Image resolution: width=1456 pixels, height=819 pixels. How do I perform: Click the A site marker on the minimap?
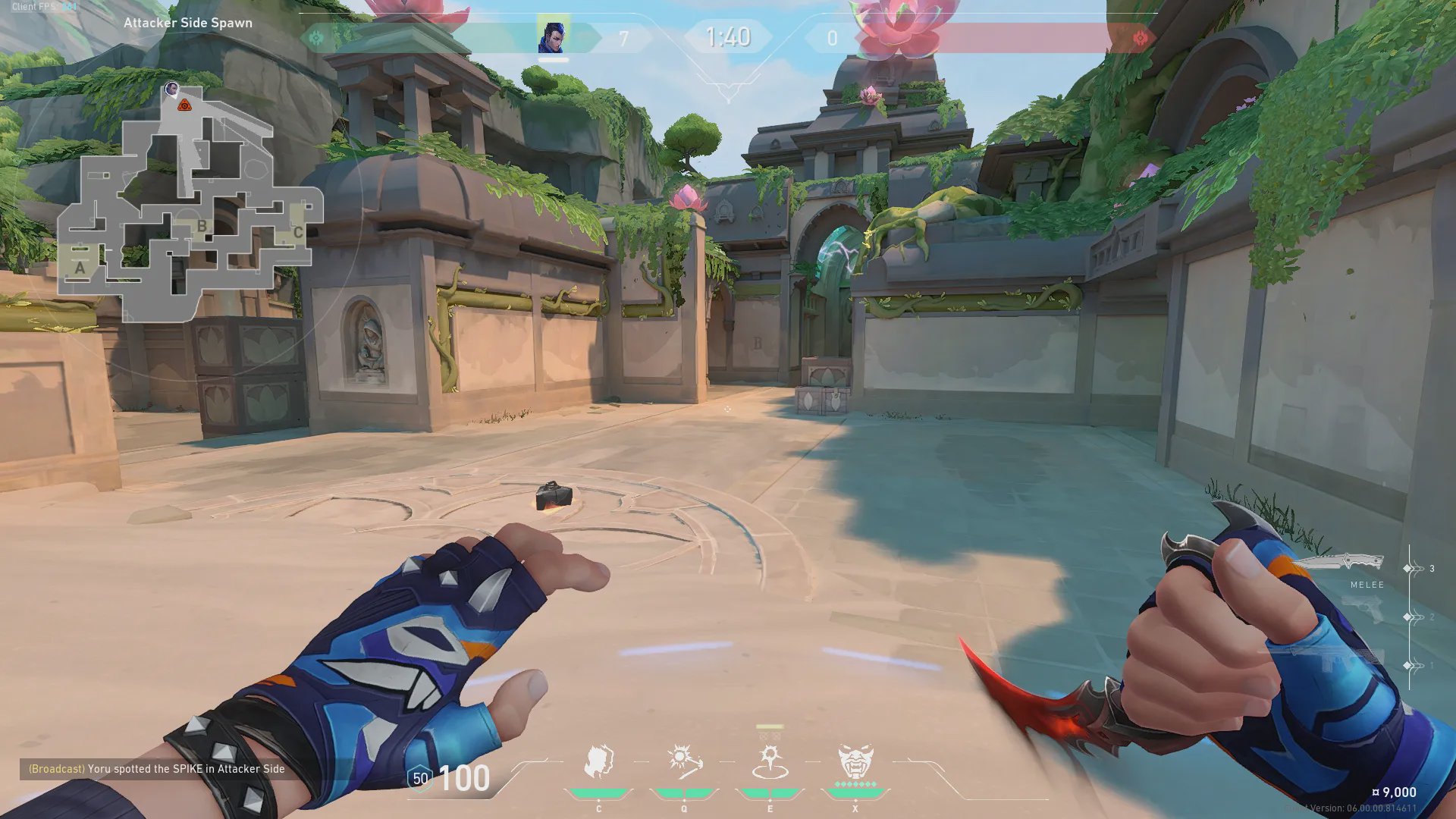[x=80, y=267]
